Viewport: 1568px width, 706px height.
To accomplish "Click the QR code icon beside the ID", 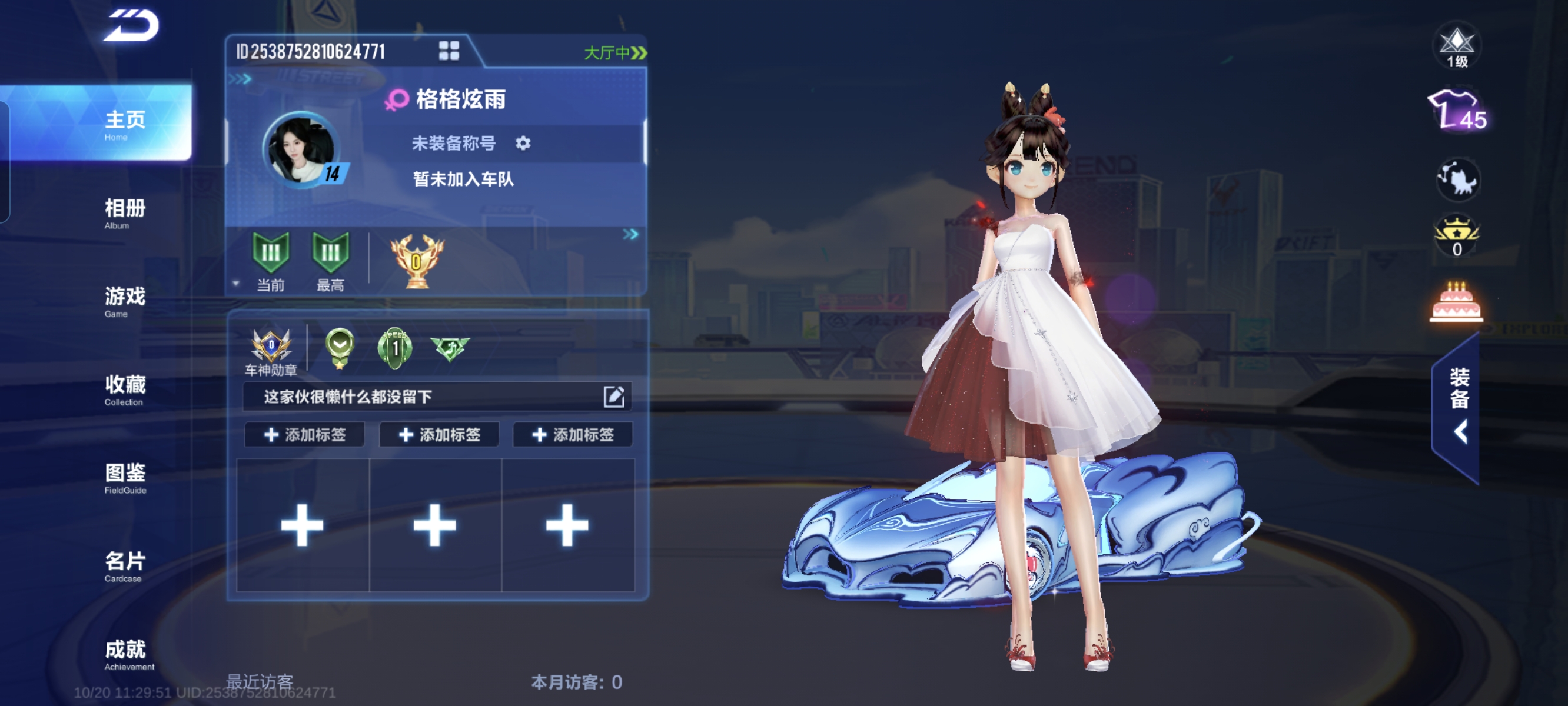I will 449,51.
